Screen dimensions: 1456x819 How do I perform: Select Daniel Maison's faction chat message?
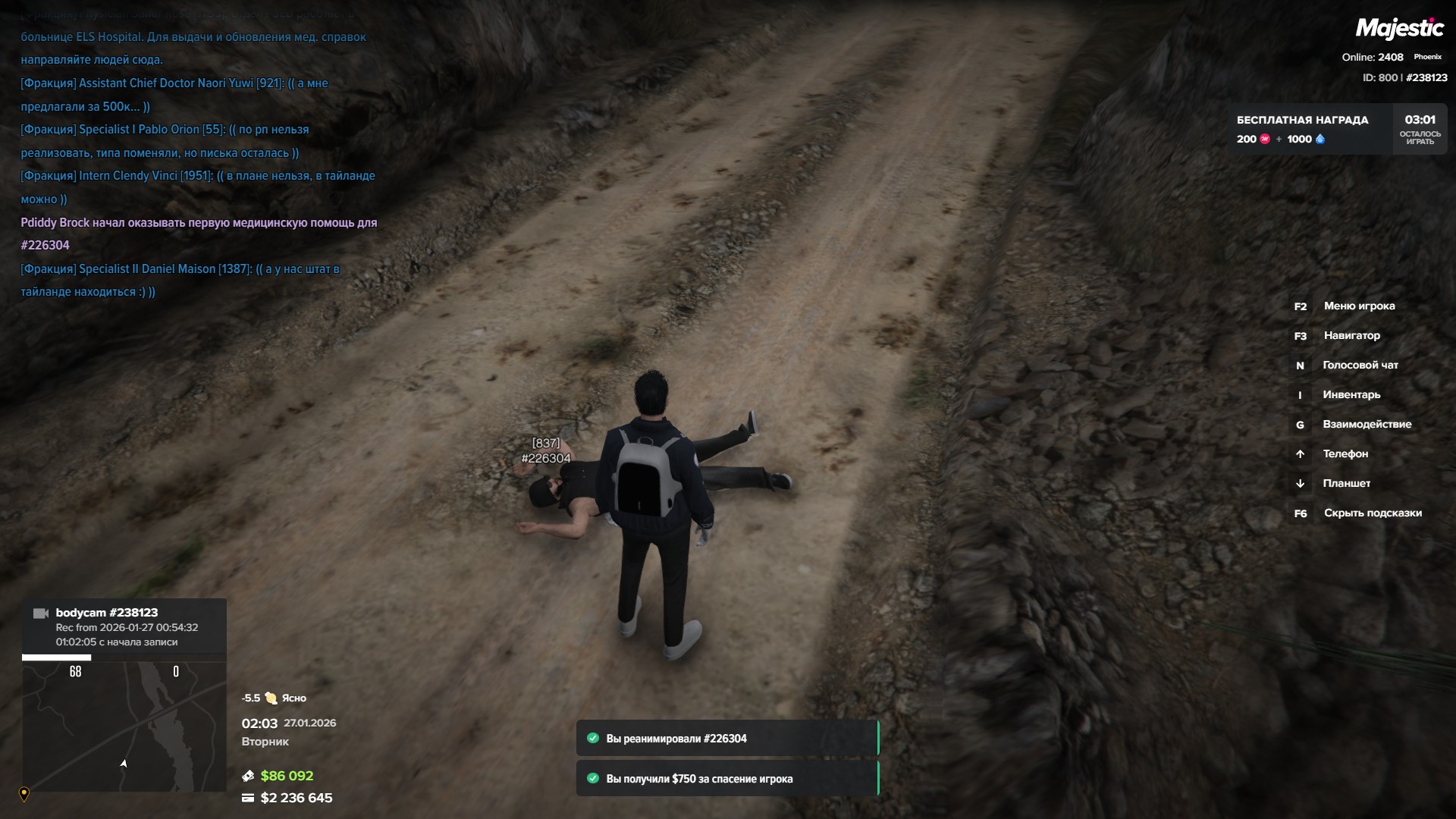pos(180,280)
